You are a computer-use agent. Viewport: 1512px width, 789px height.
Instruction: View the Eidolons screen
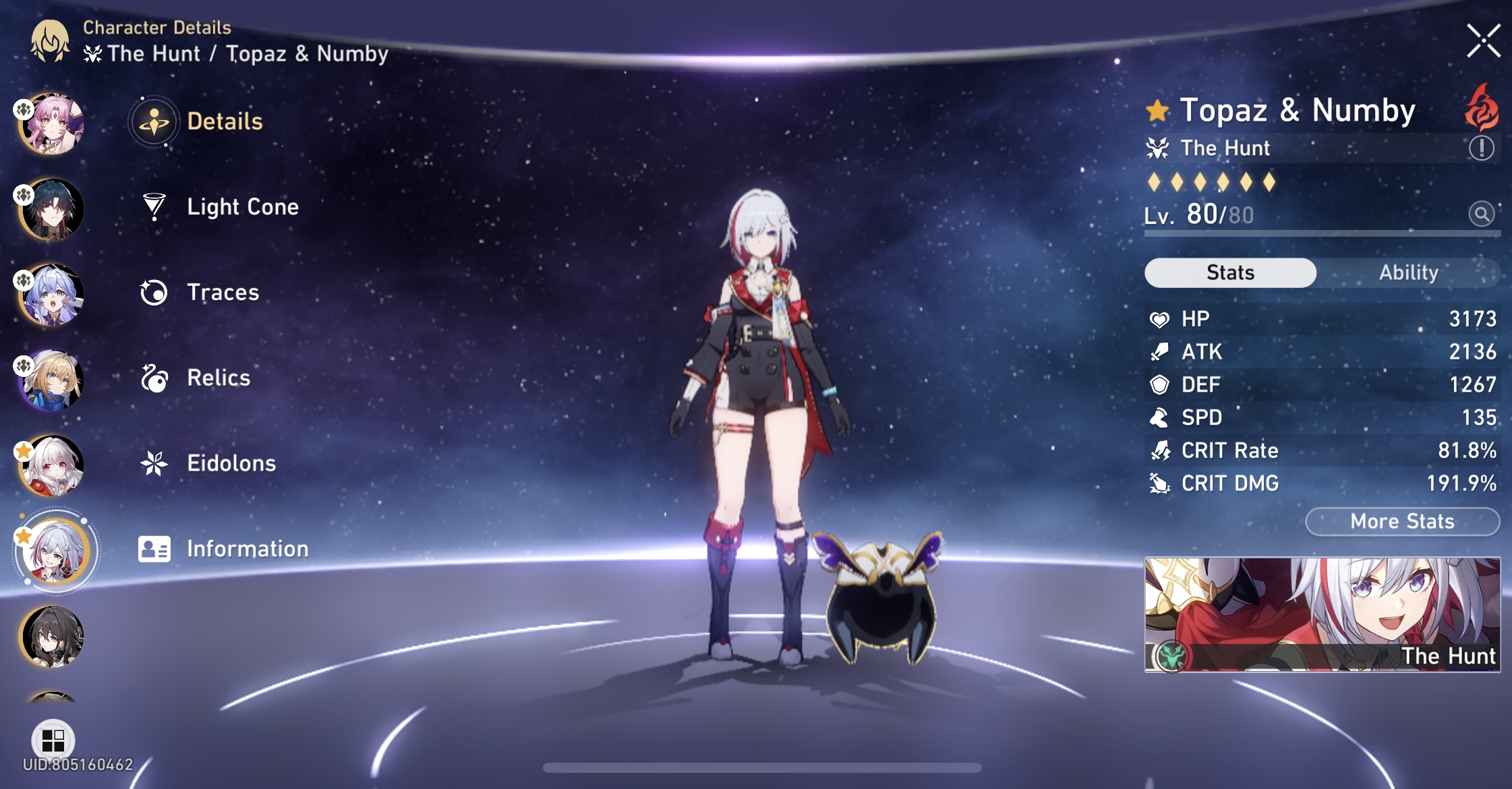click(x=230, y=463)
